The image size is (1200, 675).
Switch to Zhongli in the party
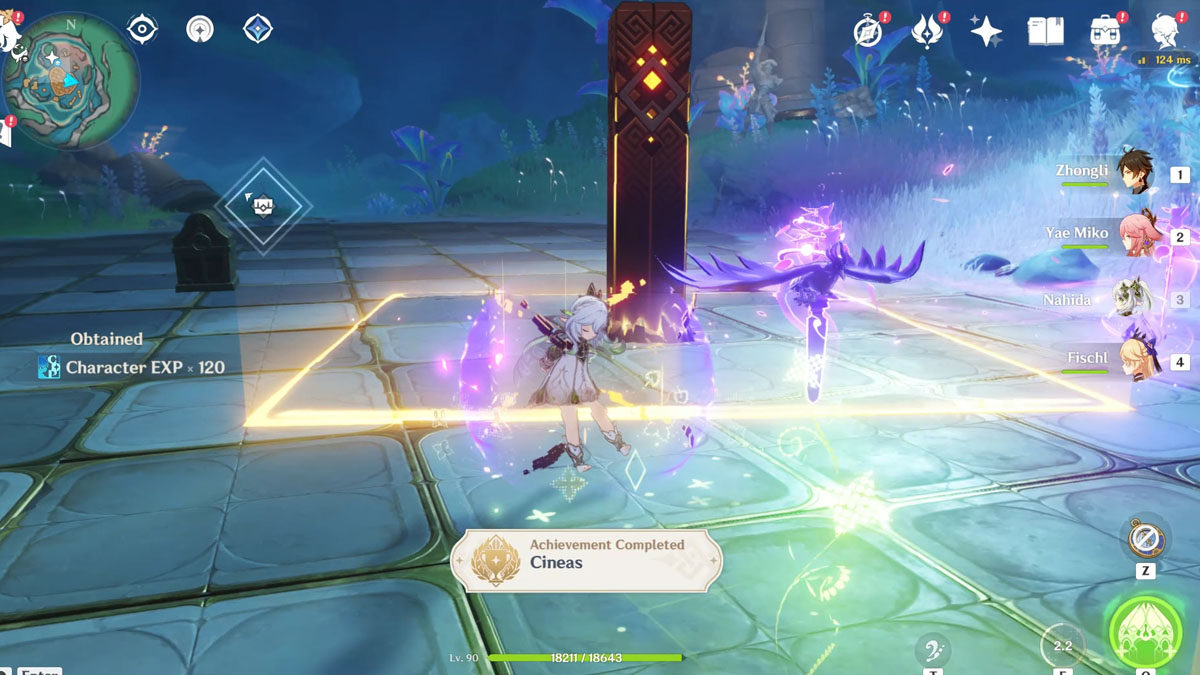[x=1134, y=173]
